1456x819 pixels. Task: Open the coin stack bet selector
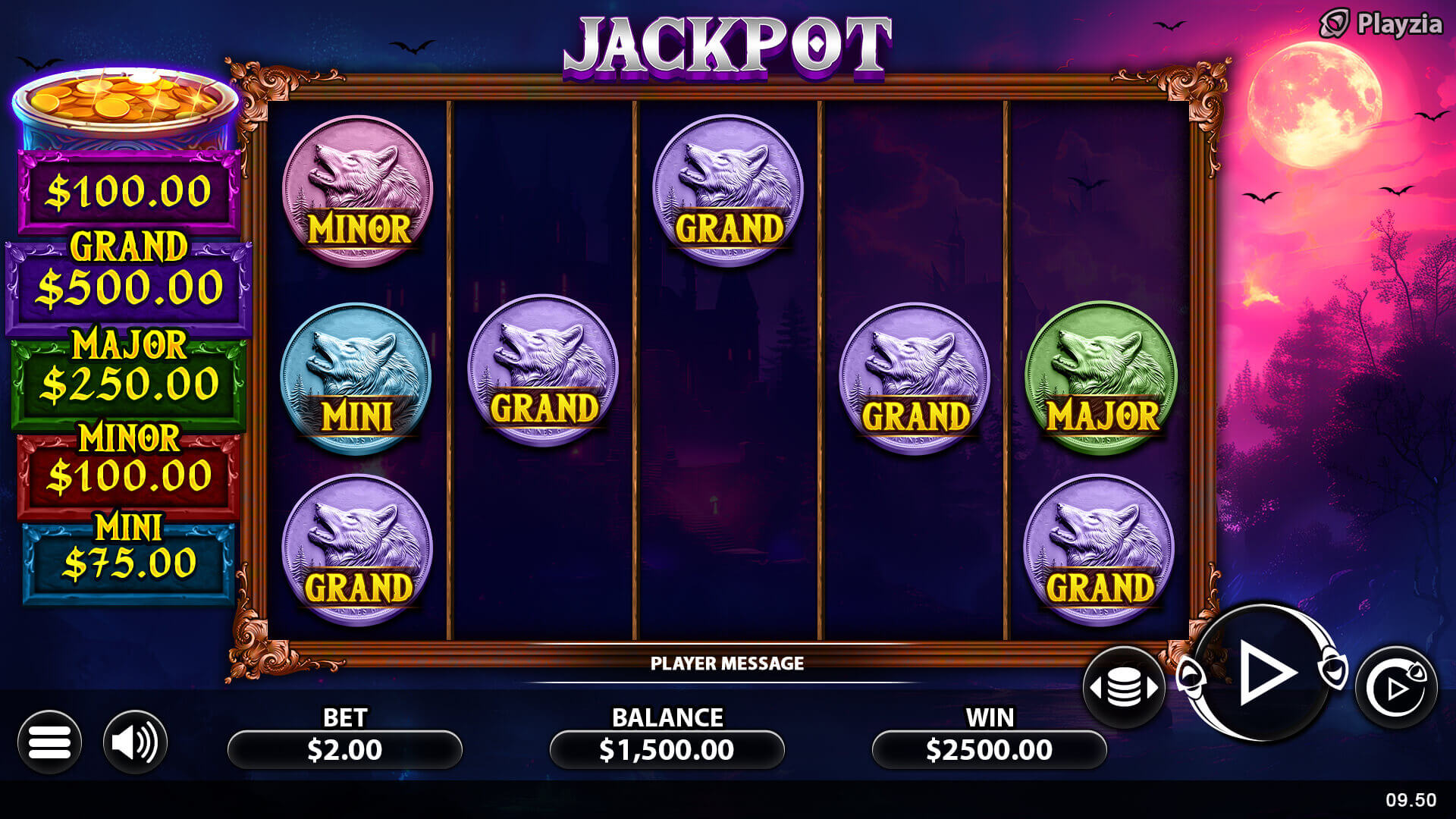tap(1124, 687)
